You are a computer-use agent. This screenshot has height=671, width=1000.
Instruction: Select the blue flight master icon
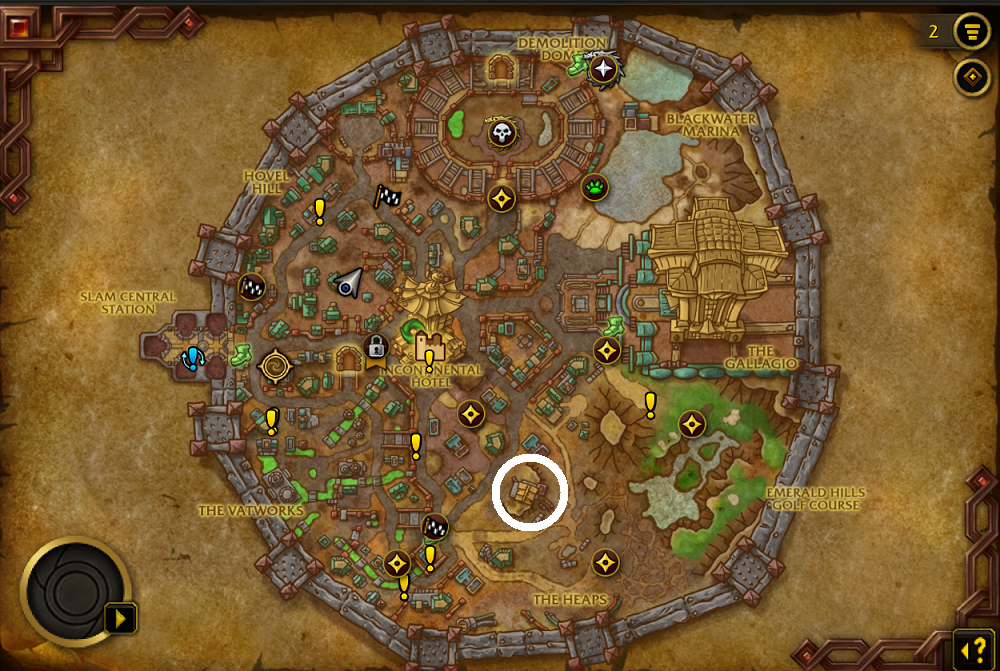(x=192, y=358)
